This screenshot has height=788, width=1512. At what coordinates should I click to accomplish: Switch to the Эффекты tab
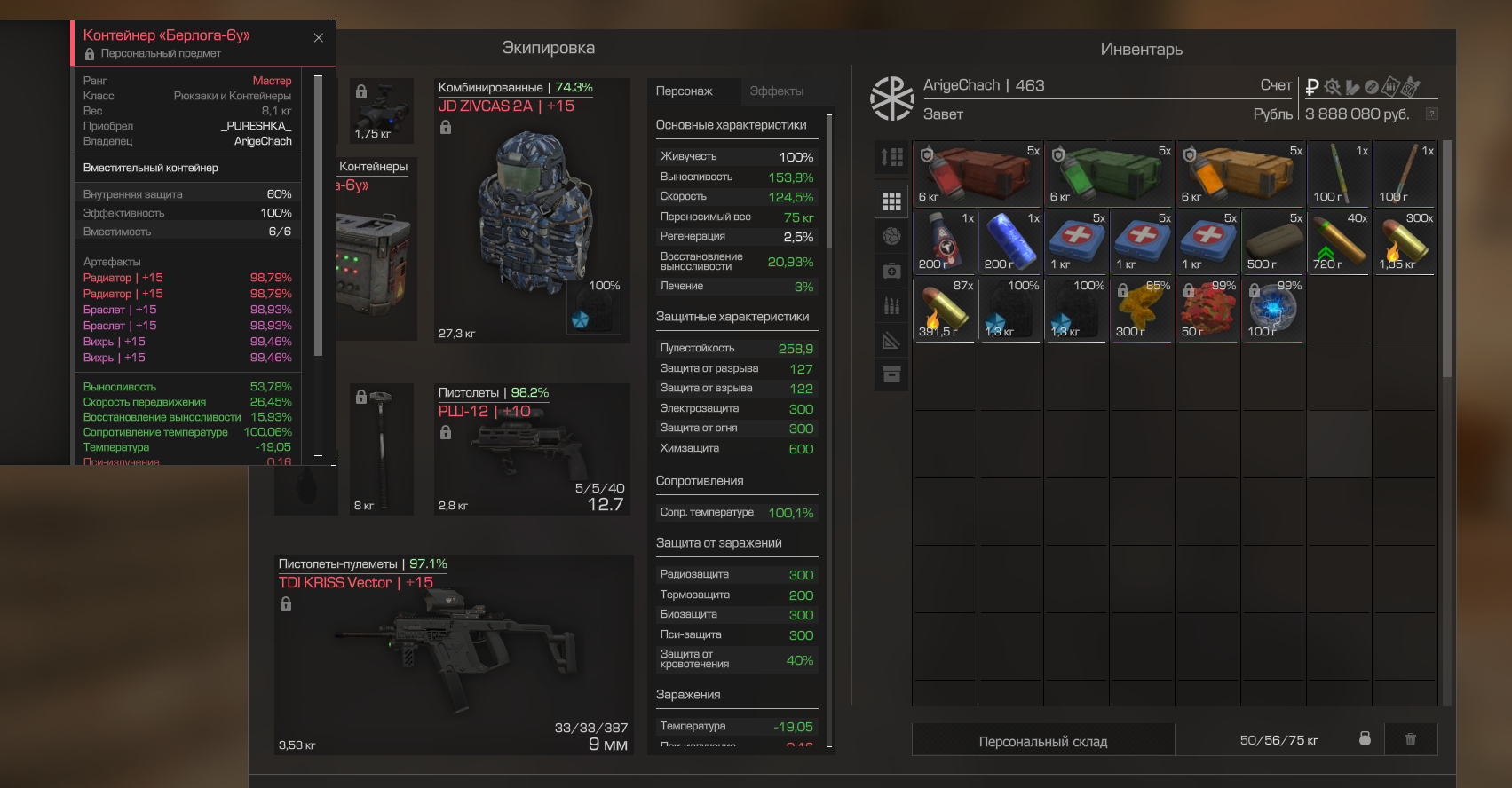tap(776, 91)
